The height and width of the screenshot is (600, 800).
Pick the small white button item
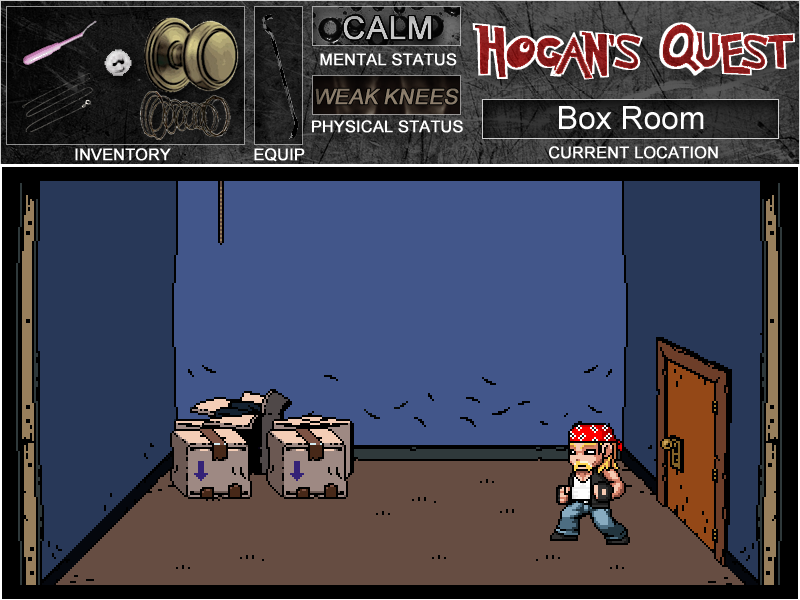coord(119,63)
